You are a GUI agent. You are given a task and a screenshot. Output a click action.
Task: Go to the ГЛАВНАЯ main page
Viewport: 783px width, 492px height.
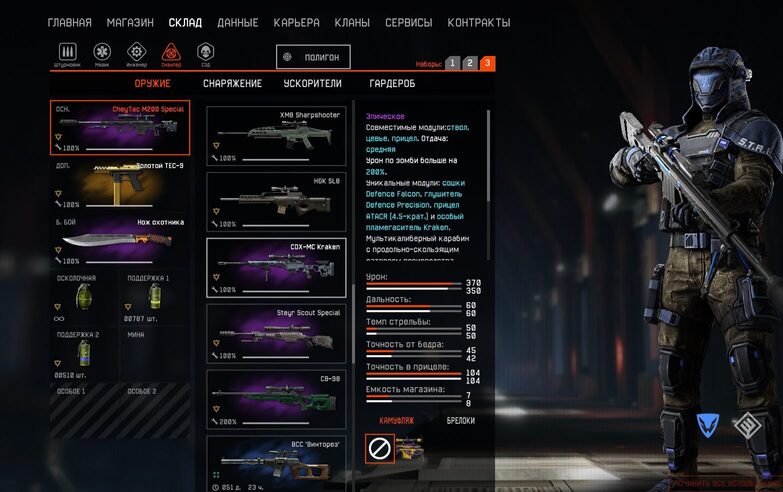click(70, 22)
